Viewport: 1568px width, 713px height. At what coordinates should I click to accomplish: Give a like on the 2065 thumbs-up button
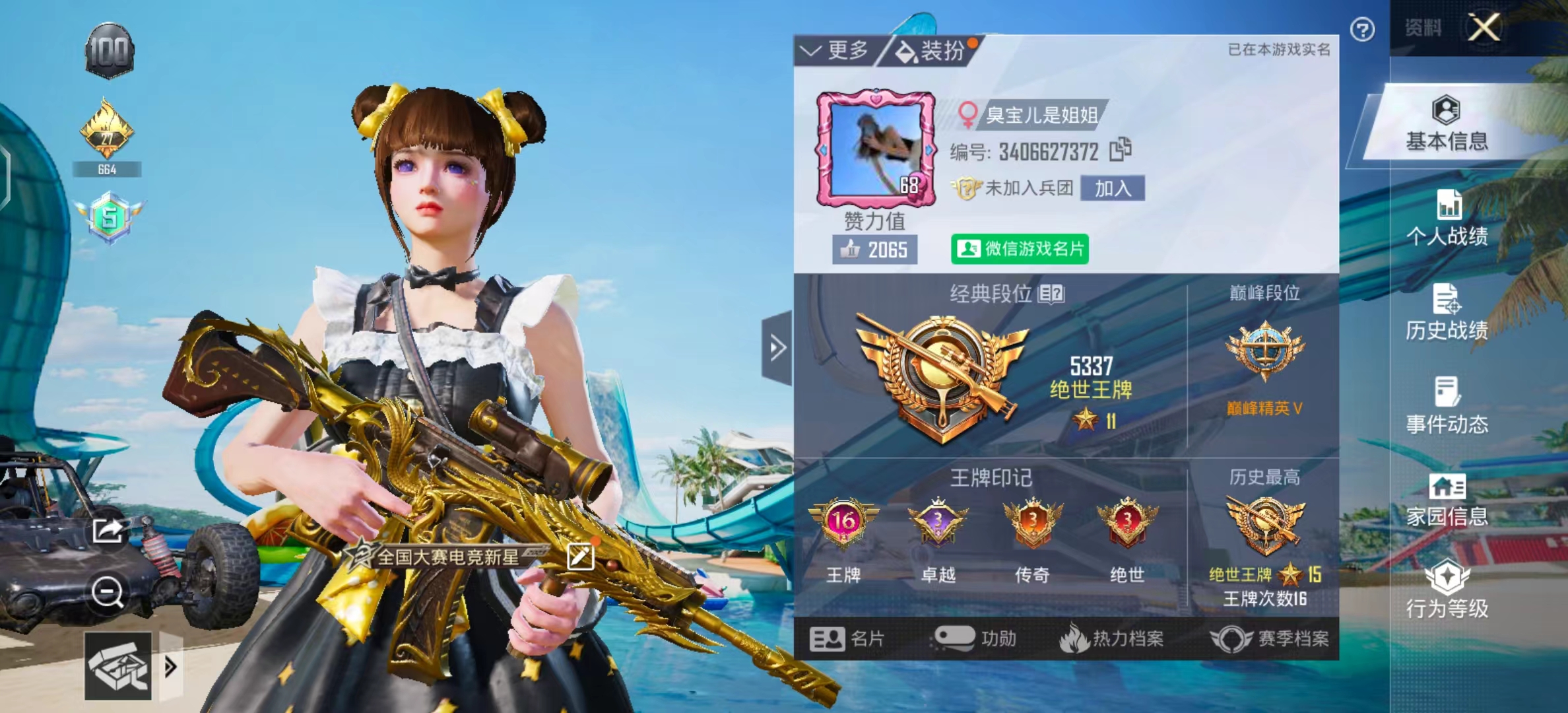pos(874,250)
